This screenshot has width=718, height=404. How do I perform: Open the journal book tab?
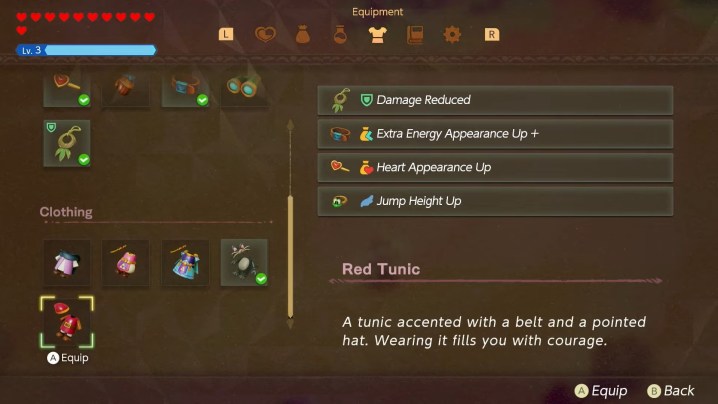coord(415,35)
